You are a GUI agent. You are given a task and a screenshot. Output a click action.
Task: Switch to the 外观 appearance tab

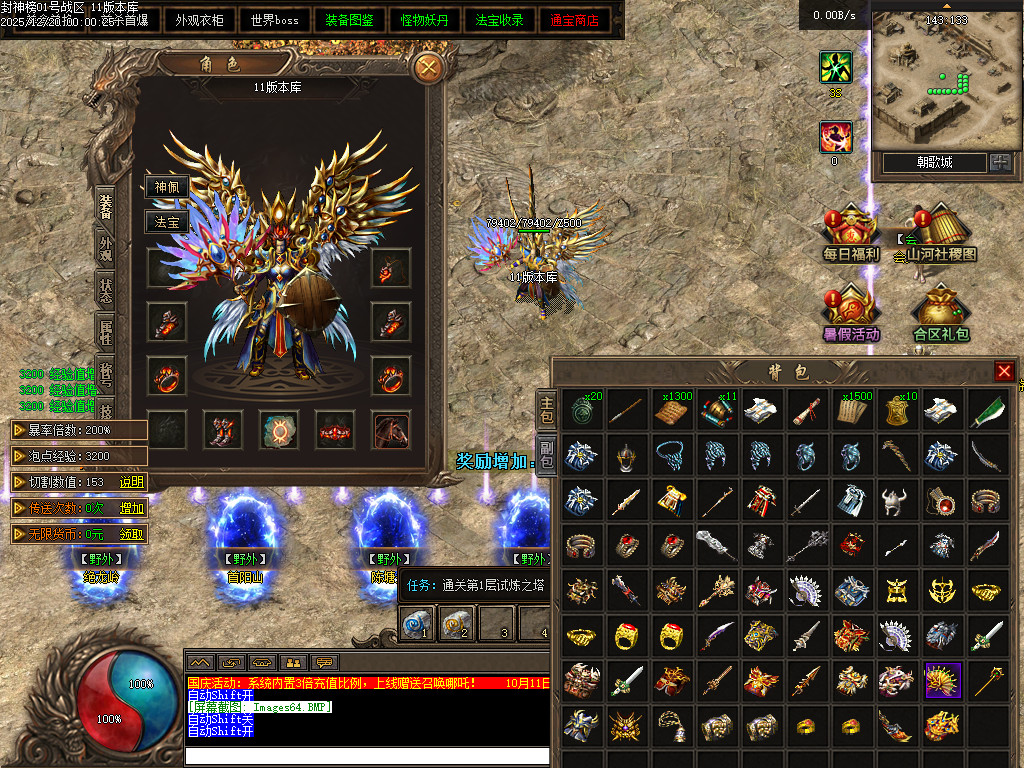(105, 248)
